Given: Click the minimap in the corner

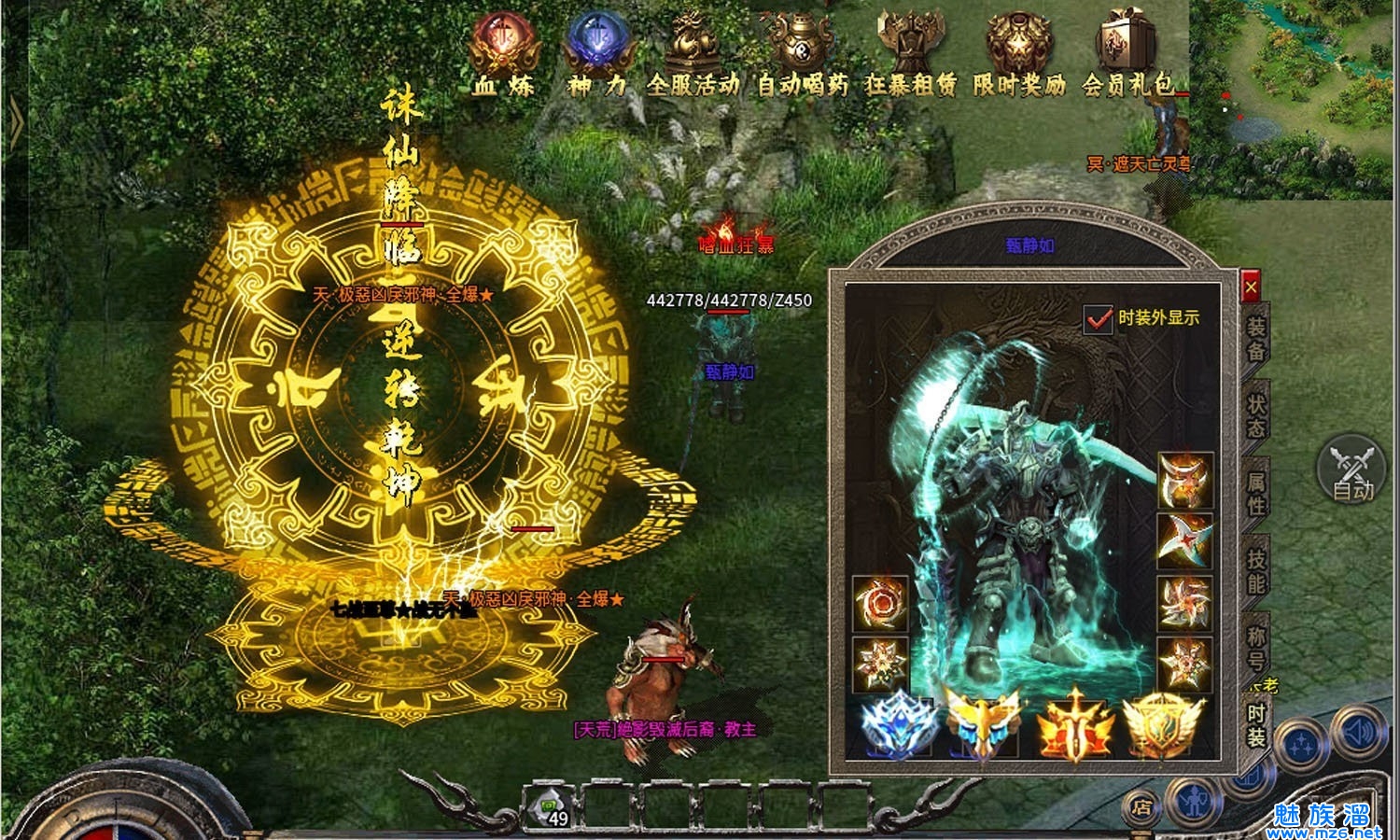Looking at the screenshot, I should [1295, 98].
